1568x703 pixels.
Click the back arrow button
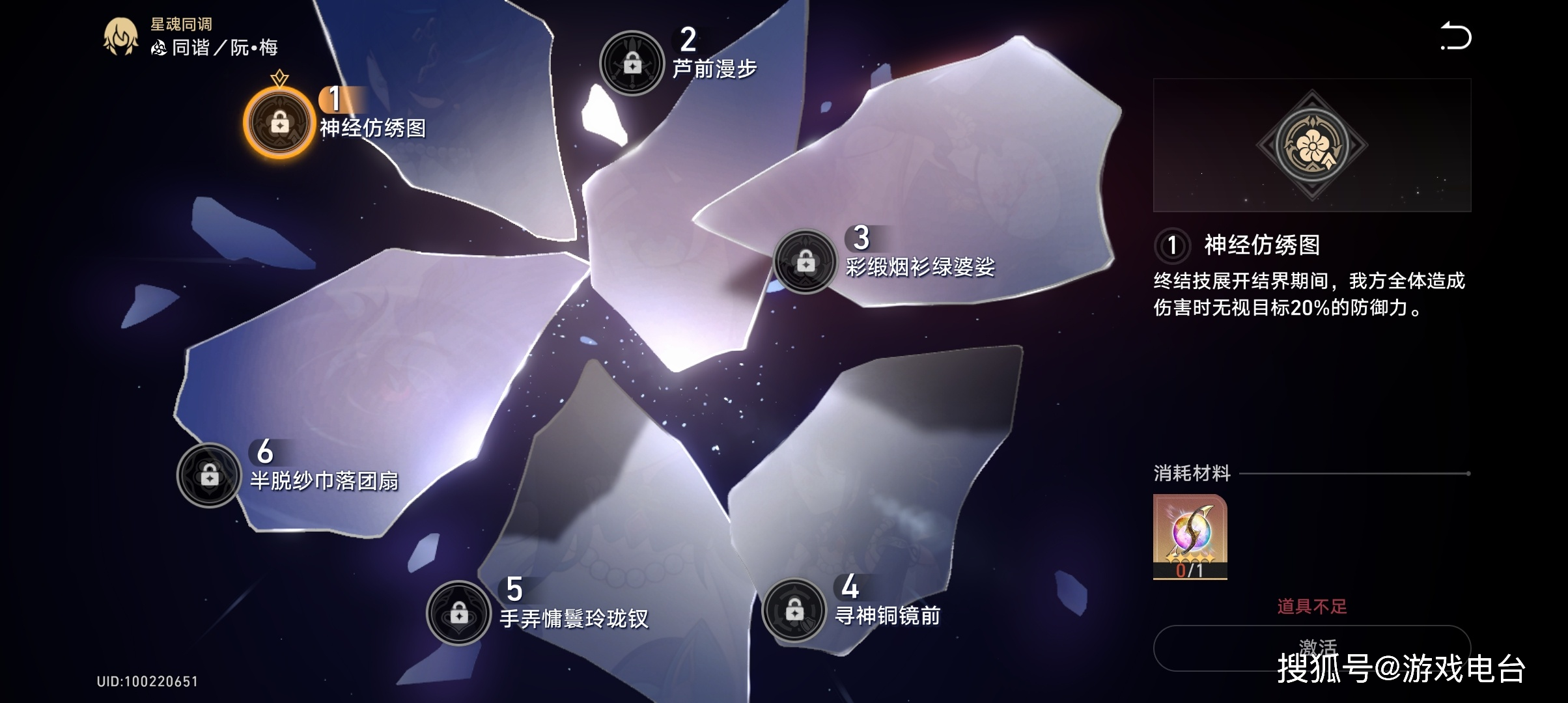tap(1455, 36)
